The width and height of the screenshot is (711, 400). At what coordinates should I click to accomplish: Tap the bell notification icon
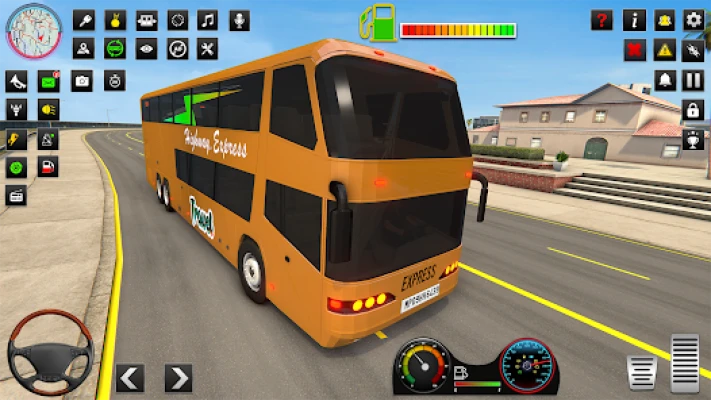(664, 80)
